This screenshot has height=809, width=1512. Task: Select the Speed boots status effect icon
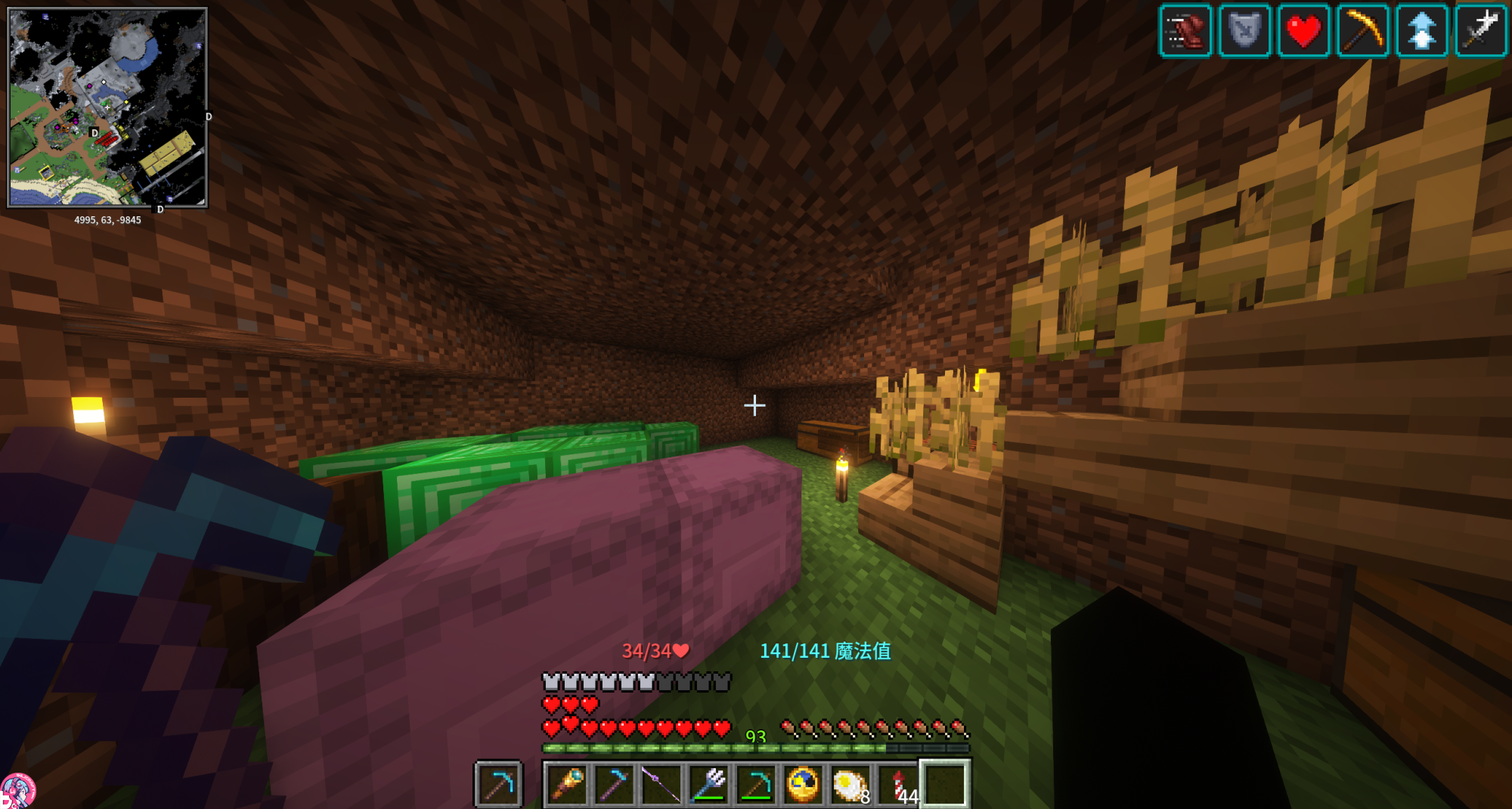point(1185,31)
